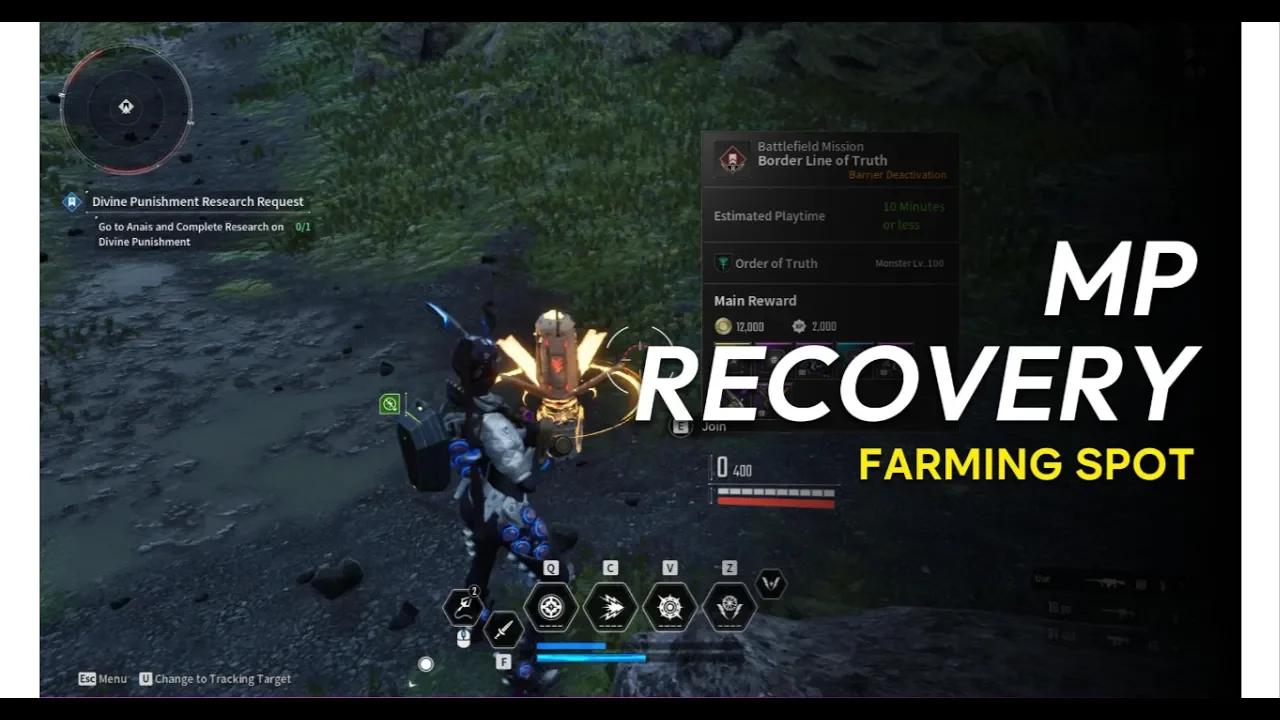This screenshot has width=1280, height=720.
Task: Click the Order of Truth faction emblem
Action: coord(722,263)
